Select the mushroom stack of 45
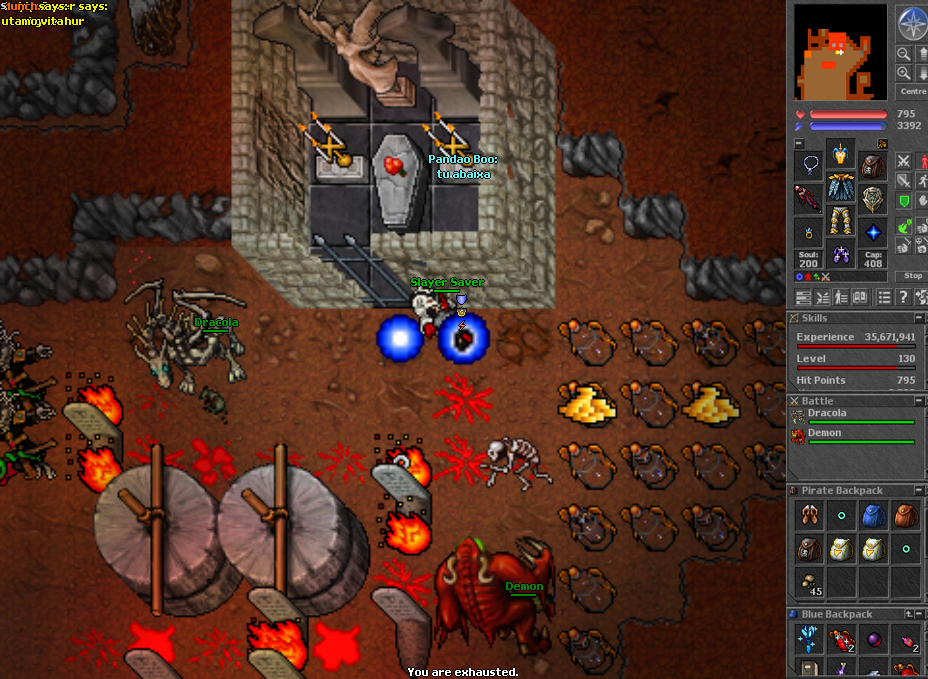This screenshot has height=679, width=928. click(x=809, y=582)
